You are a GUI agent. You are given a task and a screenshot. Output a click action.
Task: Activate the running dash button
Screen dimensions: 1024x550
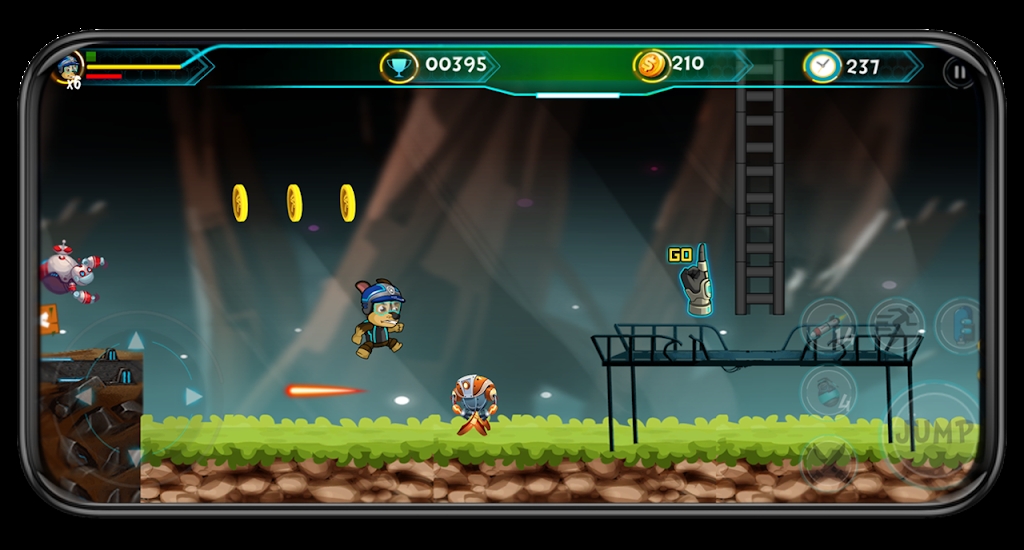click(x=895, y=325)
